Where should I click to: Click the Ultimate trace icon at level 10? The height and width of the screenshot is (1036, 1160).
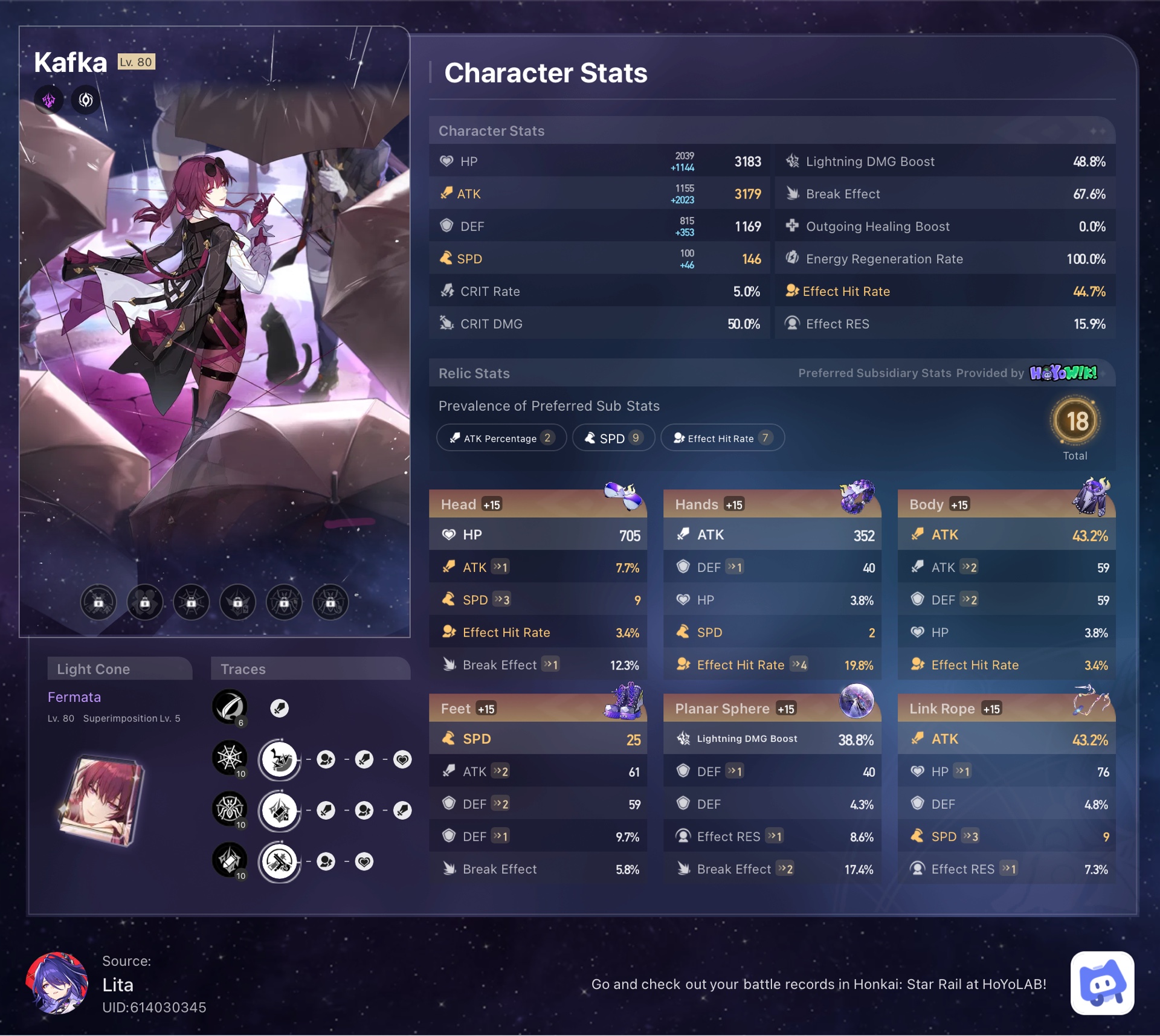tap(230, 809)
